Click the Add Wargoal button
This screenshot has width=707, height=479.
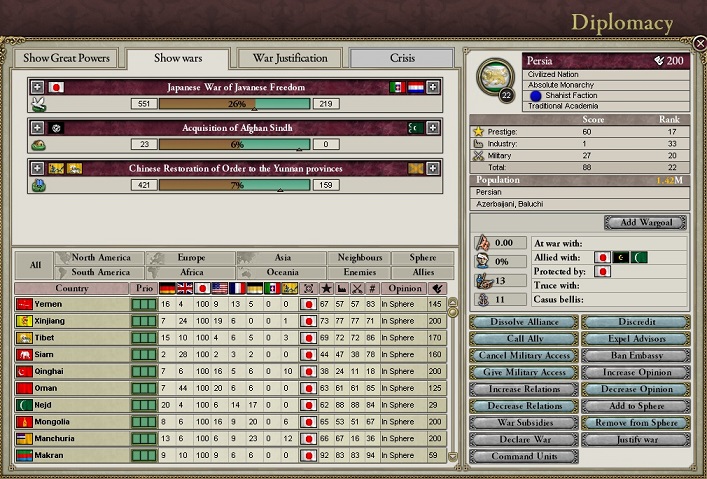click(645, 222)
